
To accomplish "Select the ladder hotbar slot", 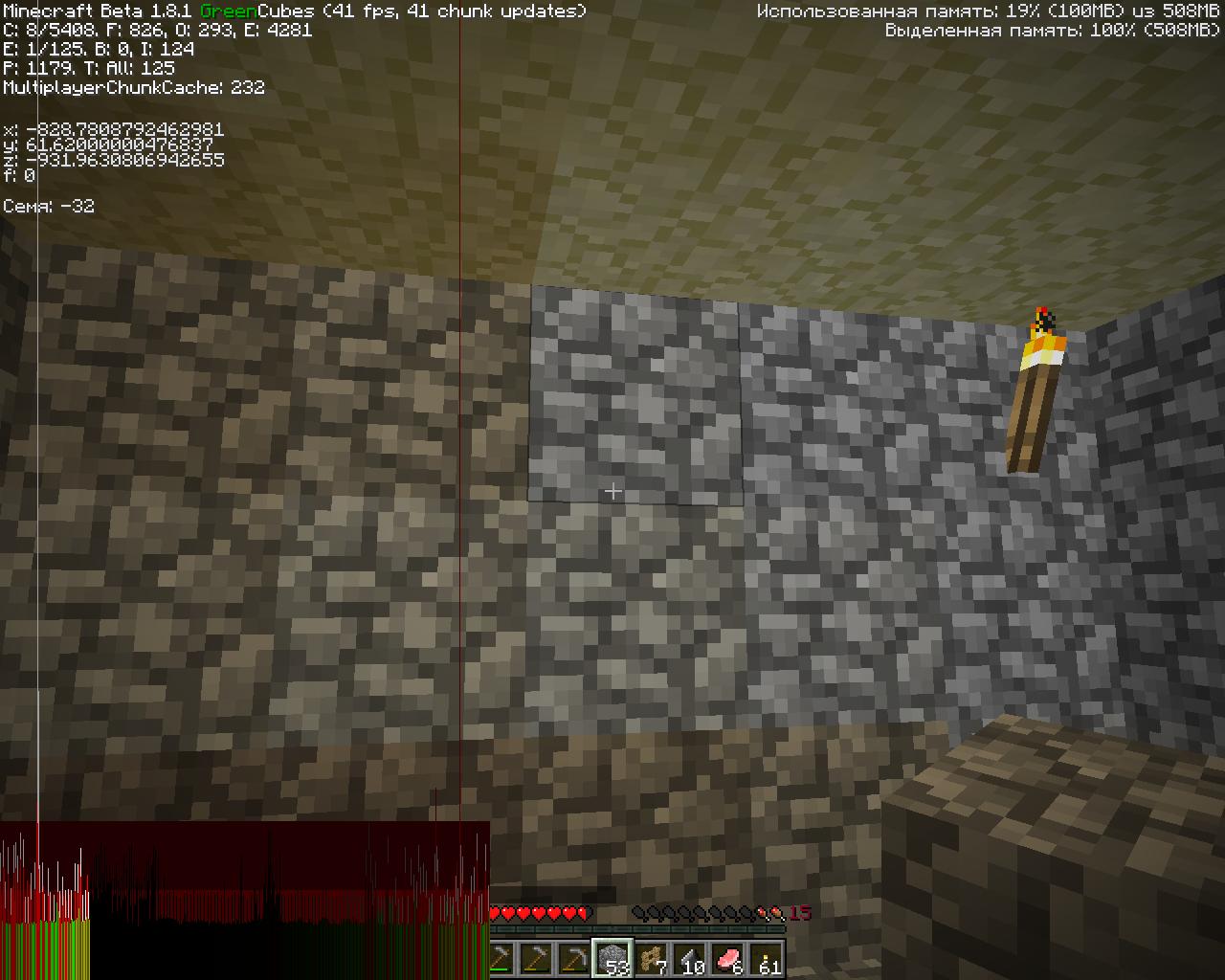I will [x=652, y=958].
